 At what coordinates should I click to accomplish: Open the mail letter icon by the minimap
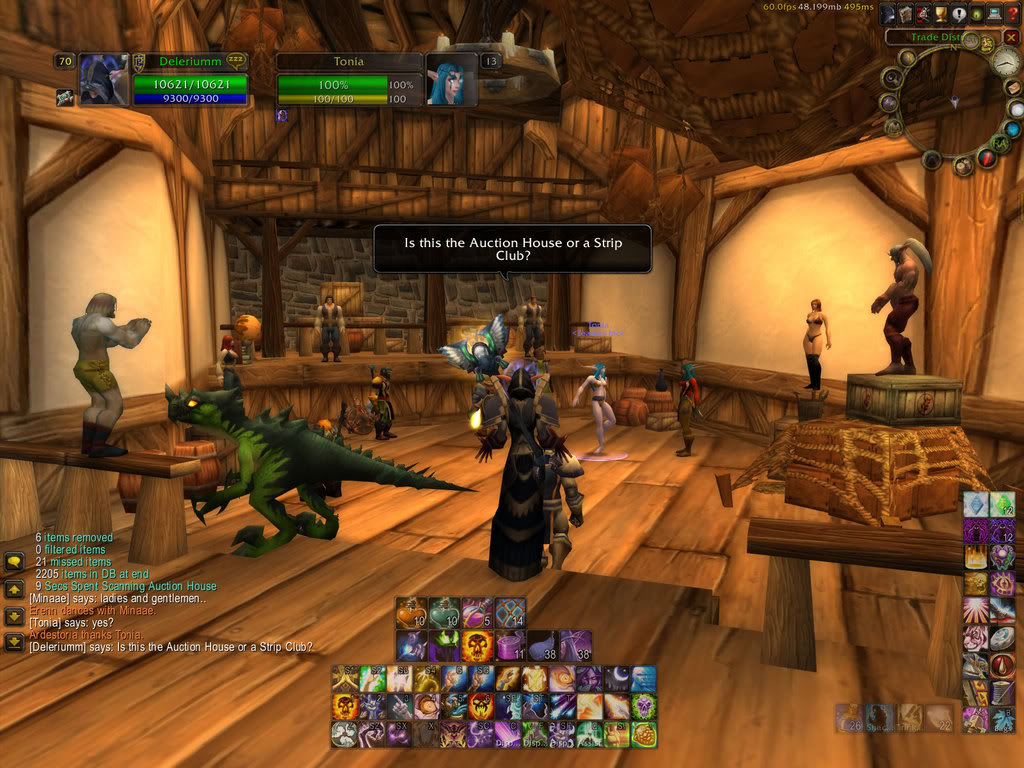pyautogui.click(x=1013, y=88)
